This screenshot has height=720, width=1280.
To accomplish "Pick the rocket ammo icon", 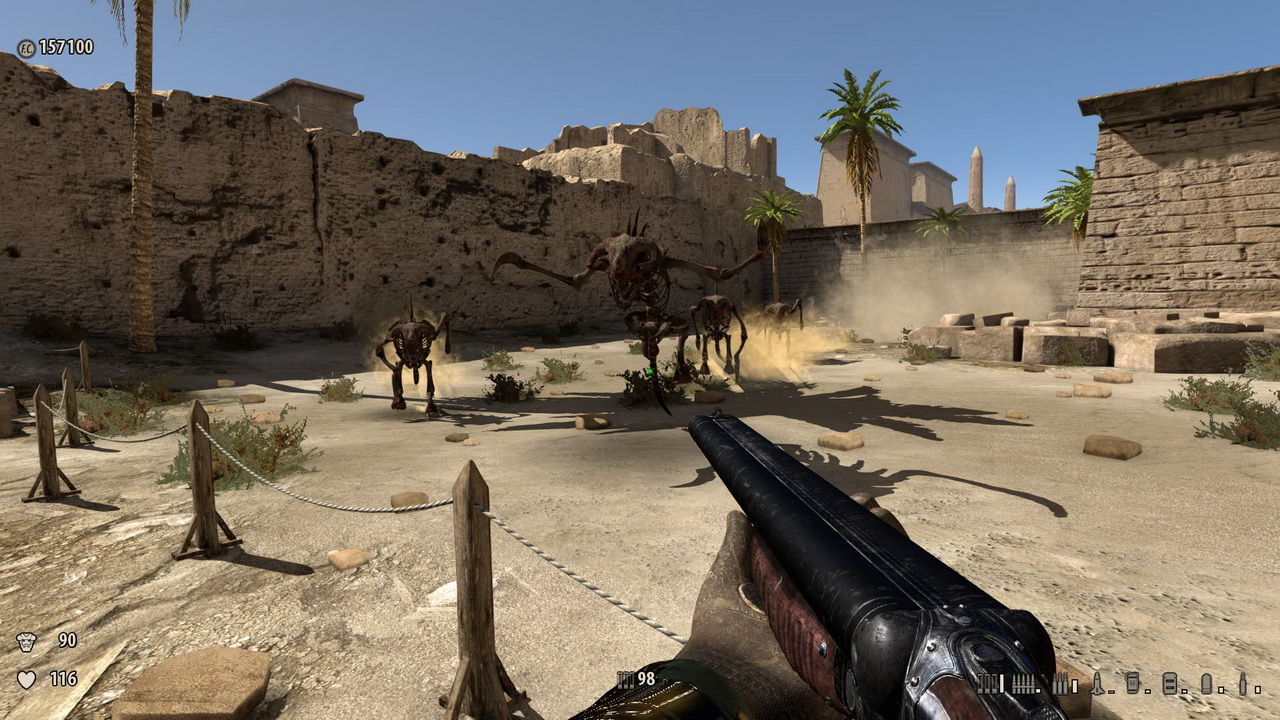I will (x=1097, y=684).
